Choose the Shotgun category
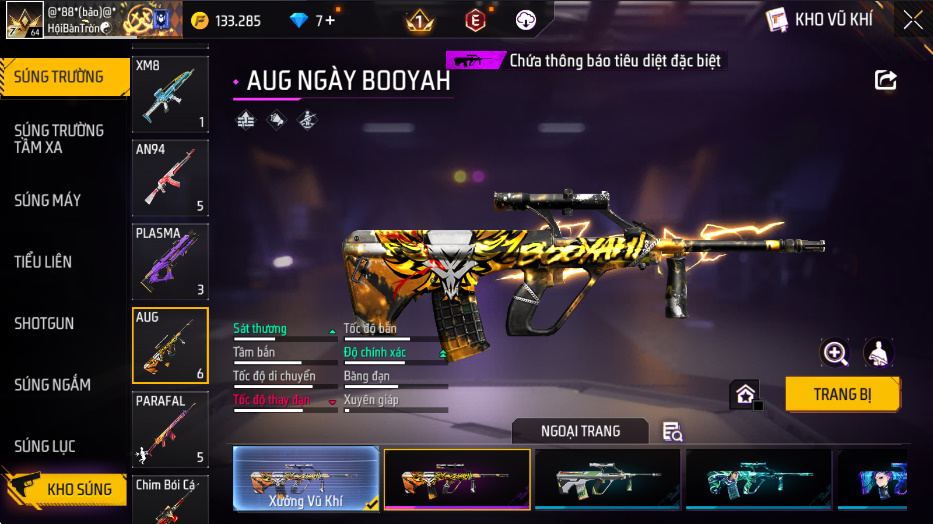 click(44, 324)
